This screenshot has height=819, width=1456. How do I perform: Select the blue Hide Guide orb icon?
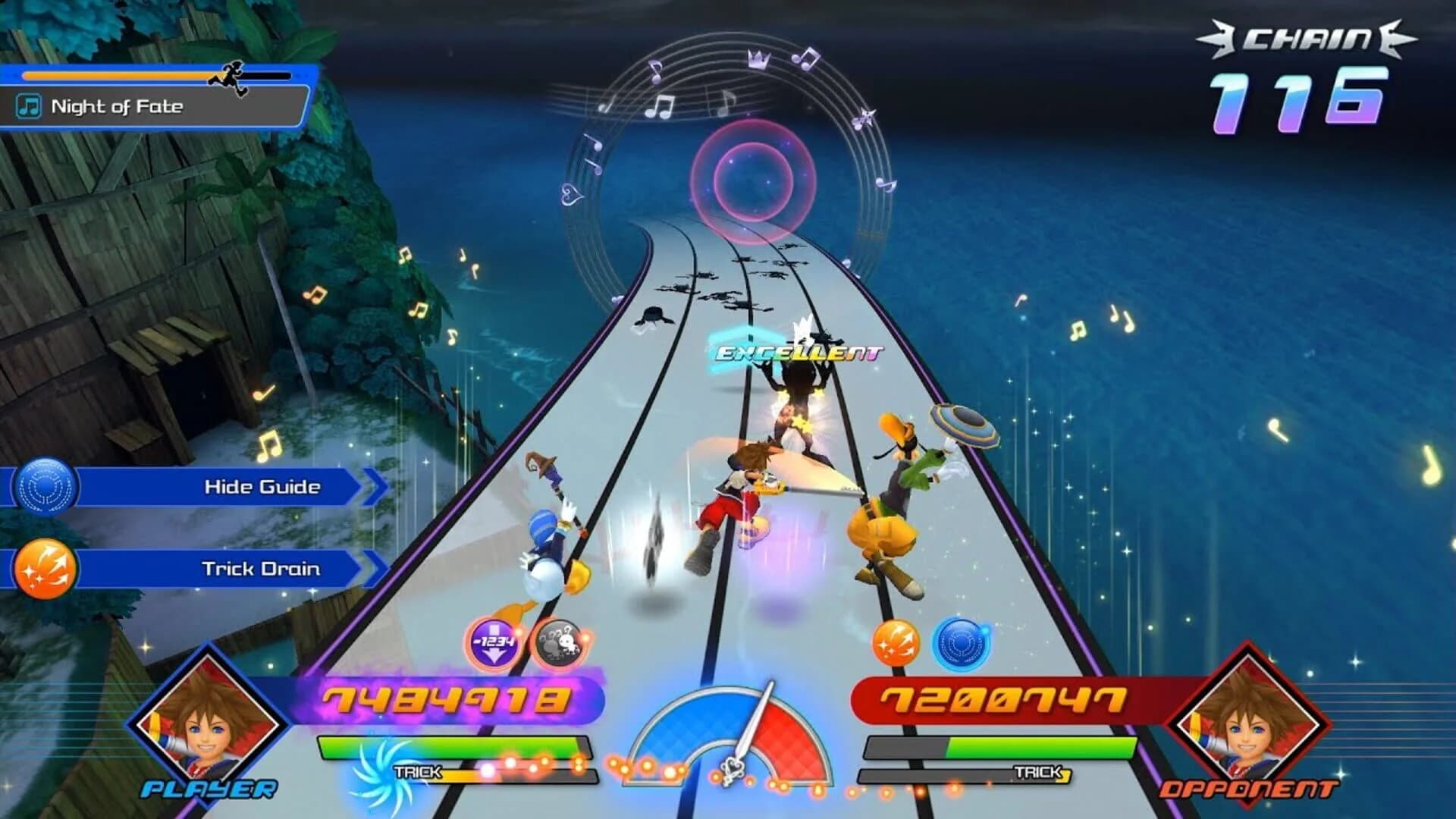(x=47, y=486)
